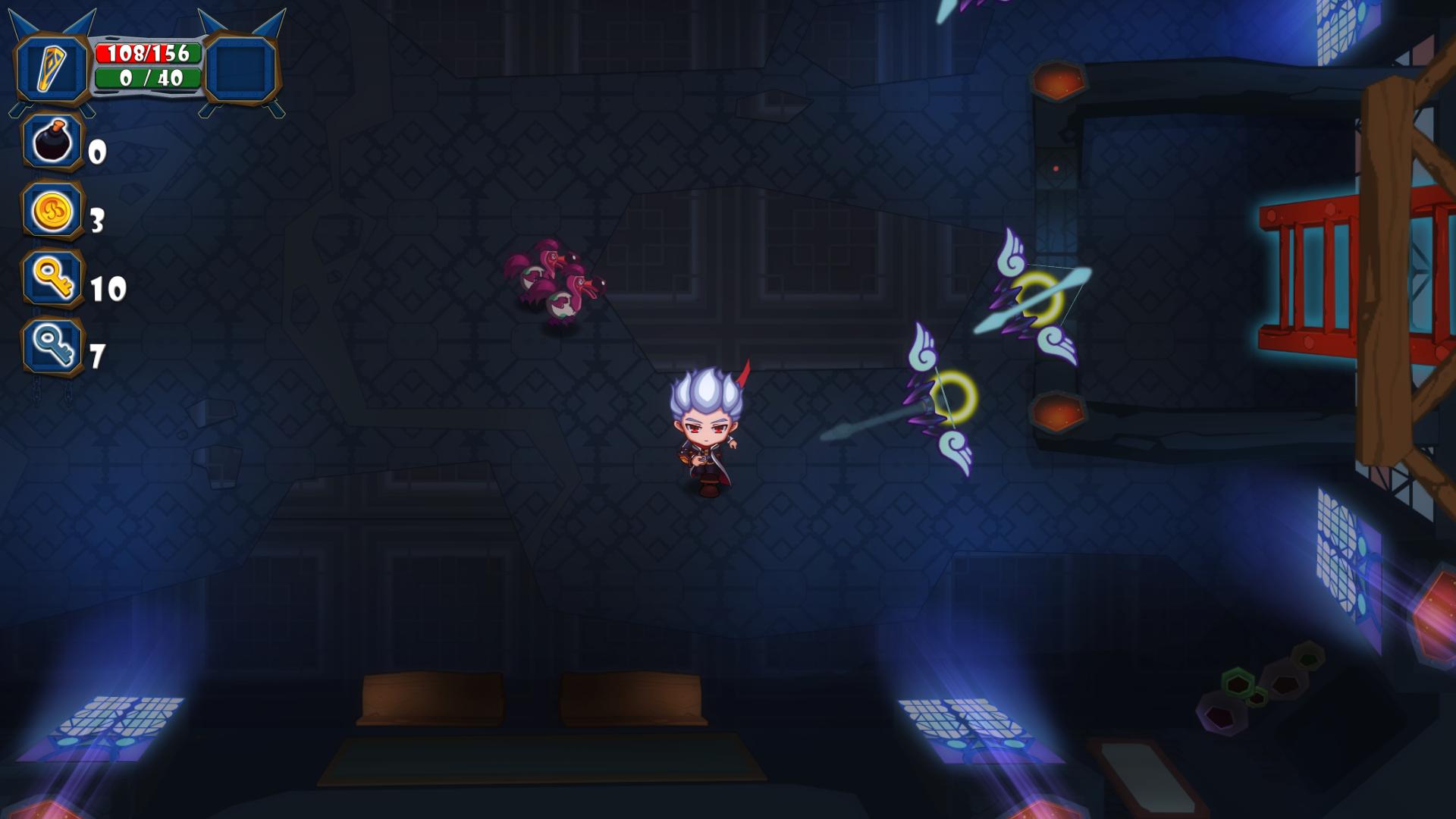Image resolution: width=1456 pixels, height=819 pixels.
Task: Click the green experience bar showing 0/40
Action: (x=148, y=77)
